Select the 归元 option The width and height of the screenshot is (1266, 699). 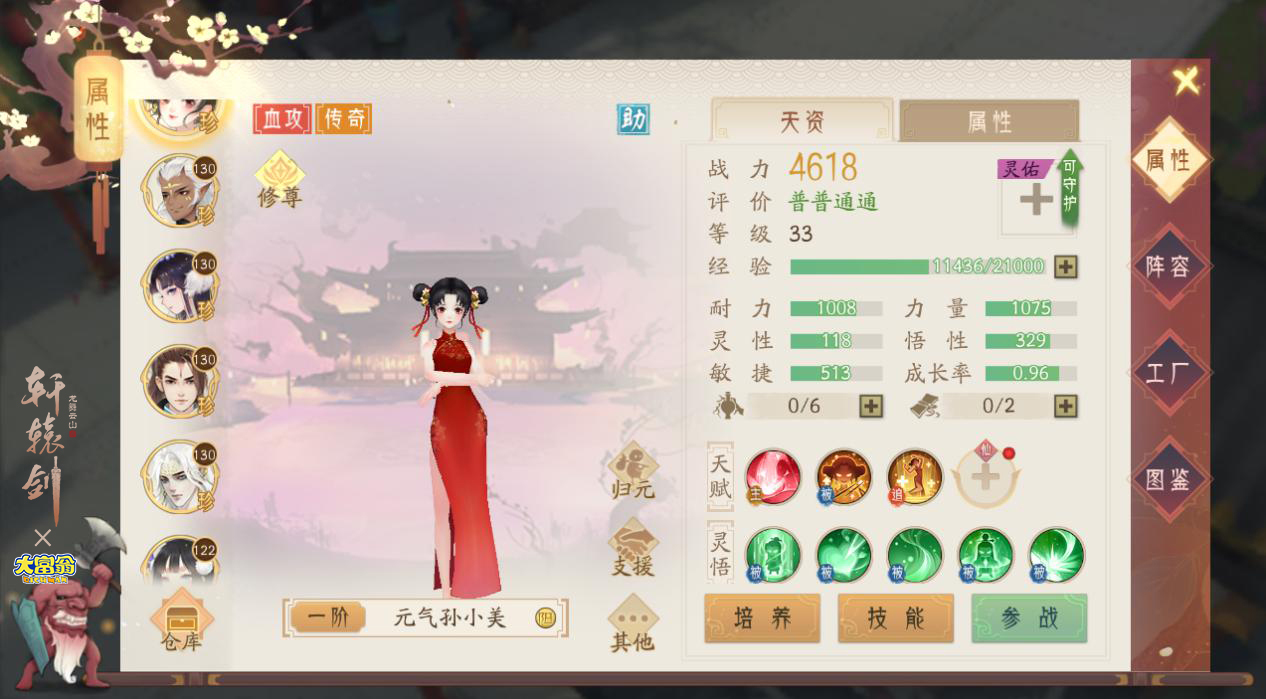[632, 473]
